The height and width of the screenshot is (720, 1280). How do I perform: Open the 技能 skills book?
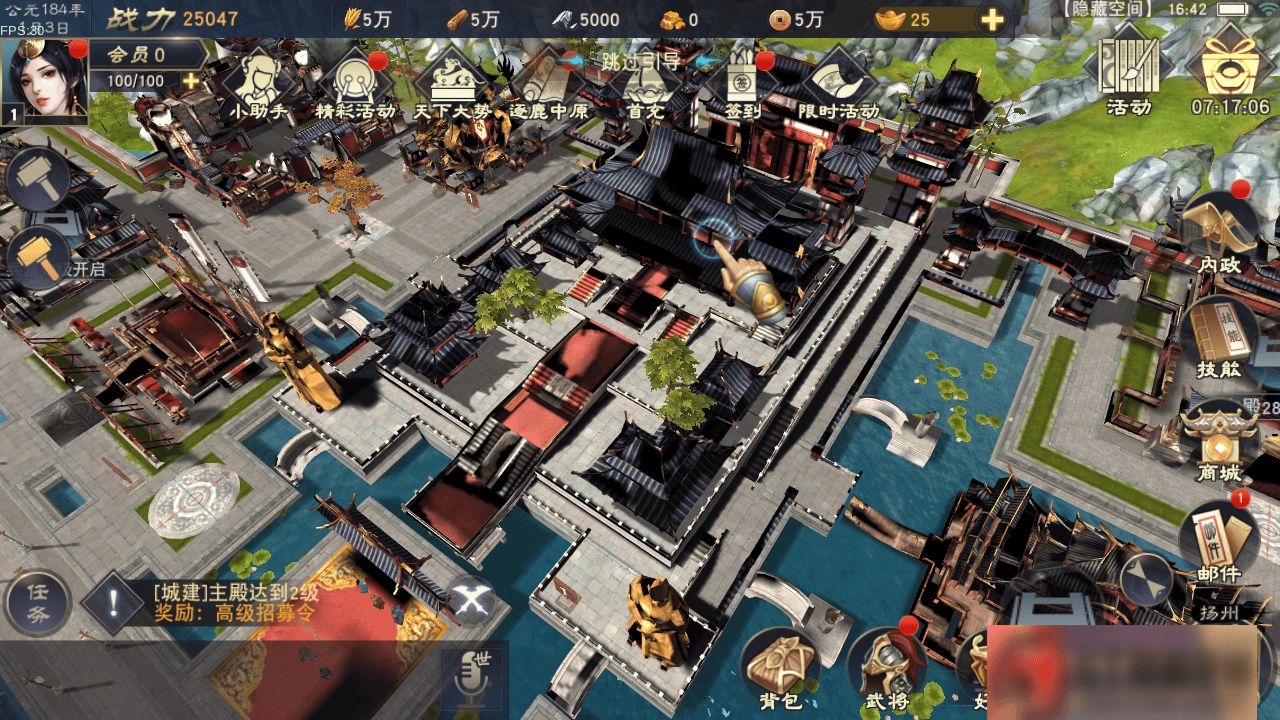(1218, 337)
